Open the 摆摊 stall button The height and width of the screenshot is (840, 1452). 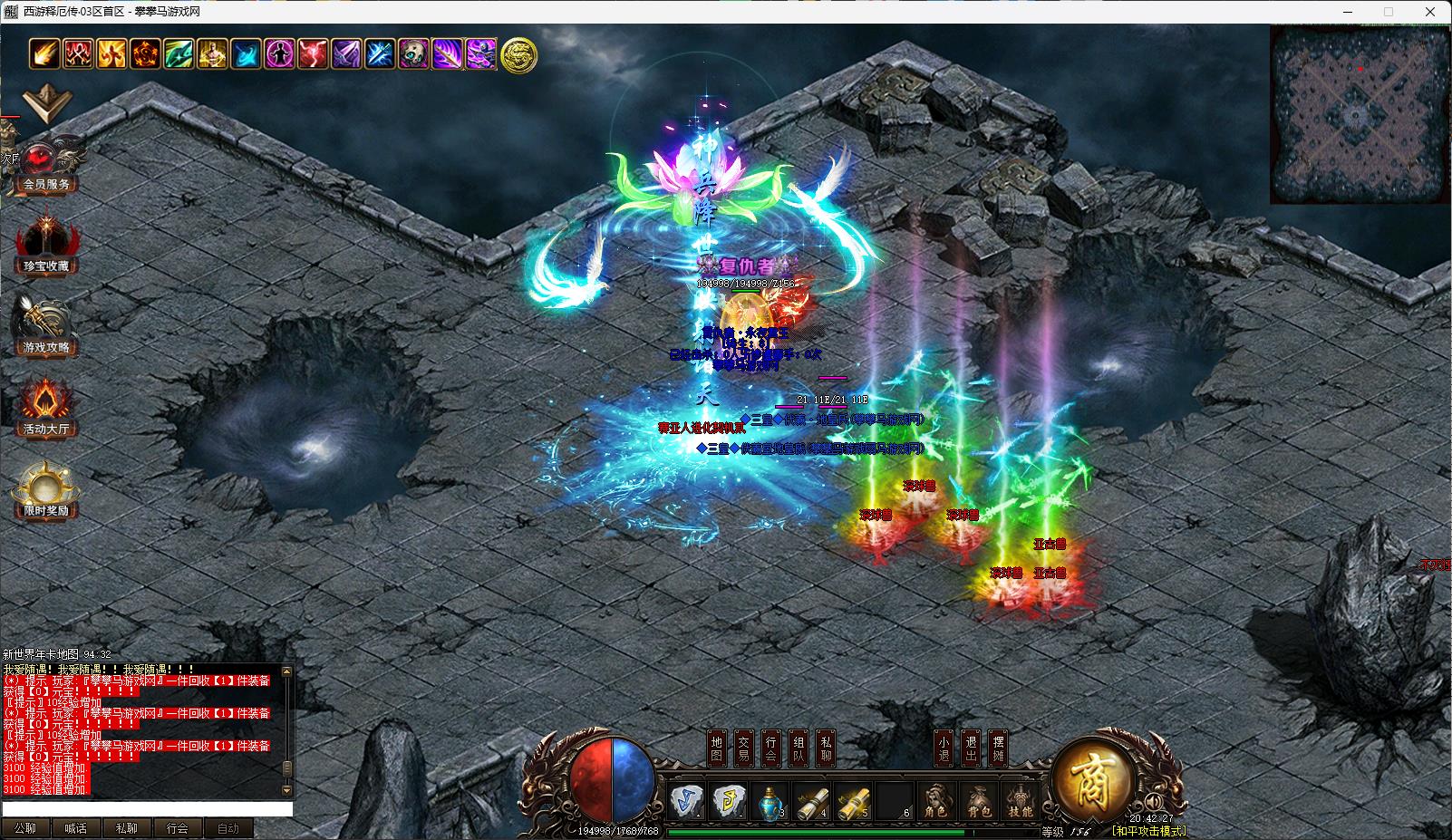click(998, 748)
